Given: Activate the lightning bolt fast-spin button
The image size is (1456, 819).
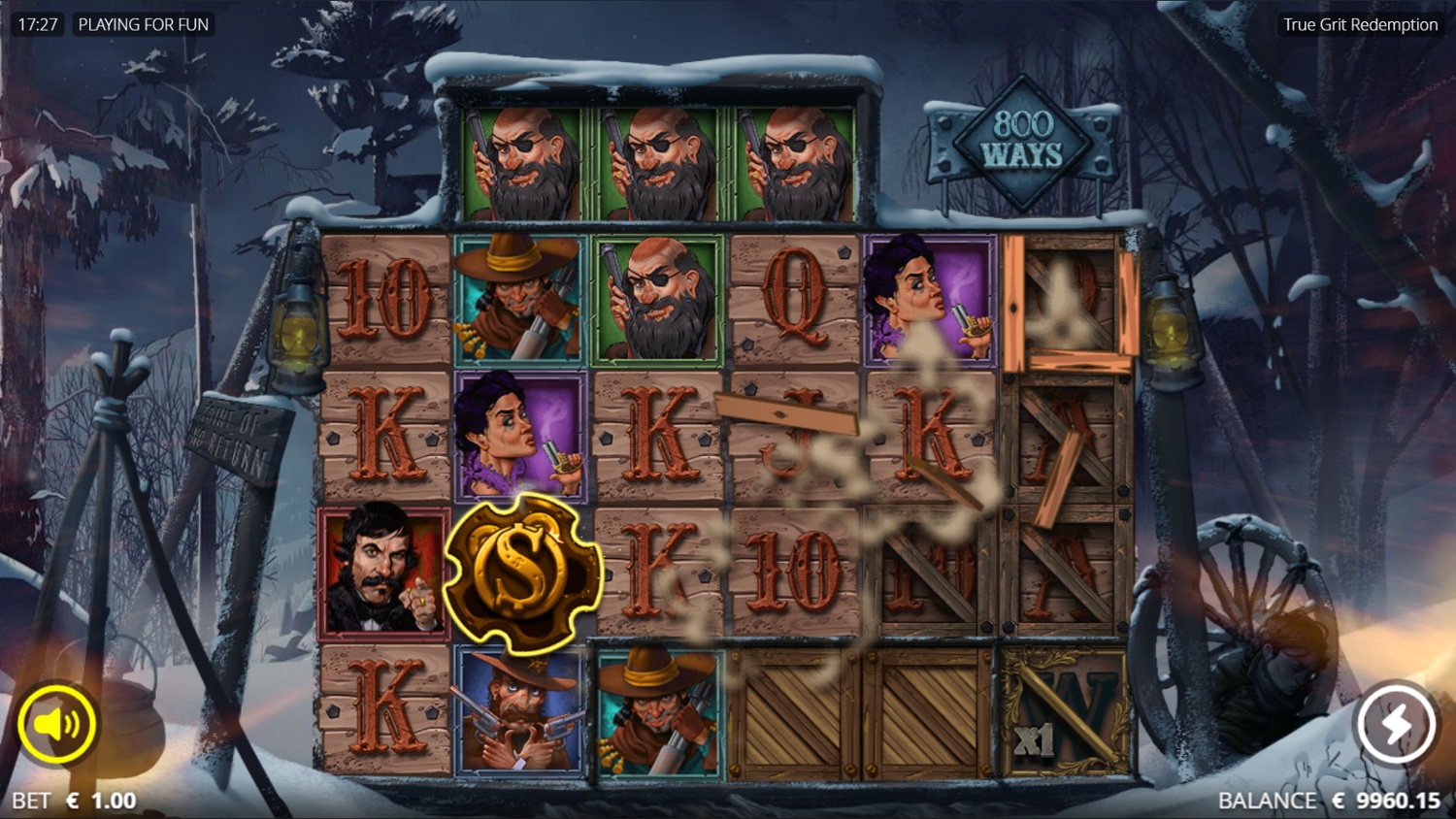Looking at the screenshot, I should coord(1395,724).
